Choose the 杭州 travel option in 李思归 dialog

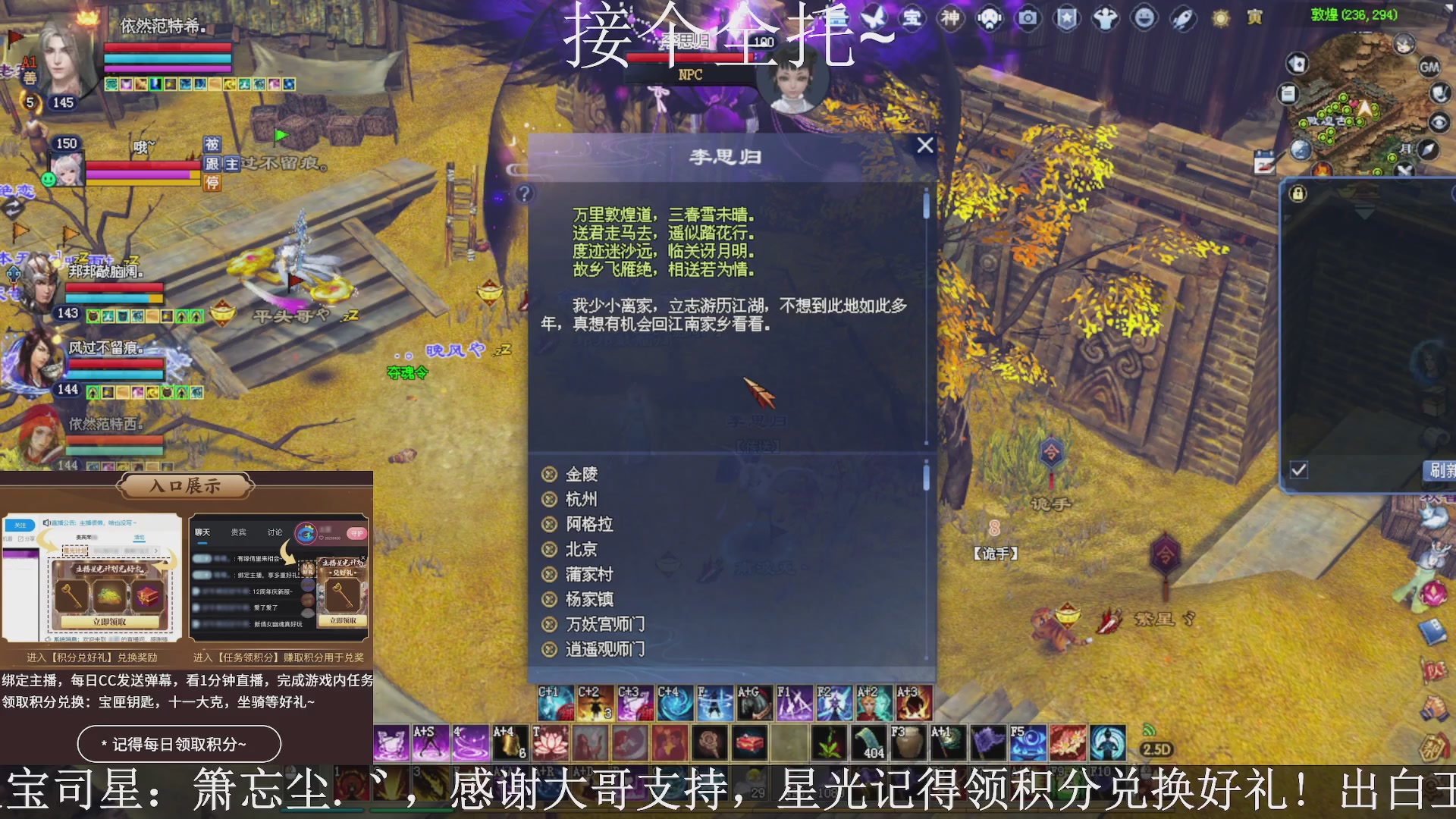click(582, 499)
